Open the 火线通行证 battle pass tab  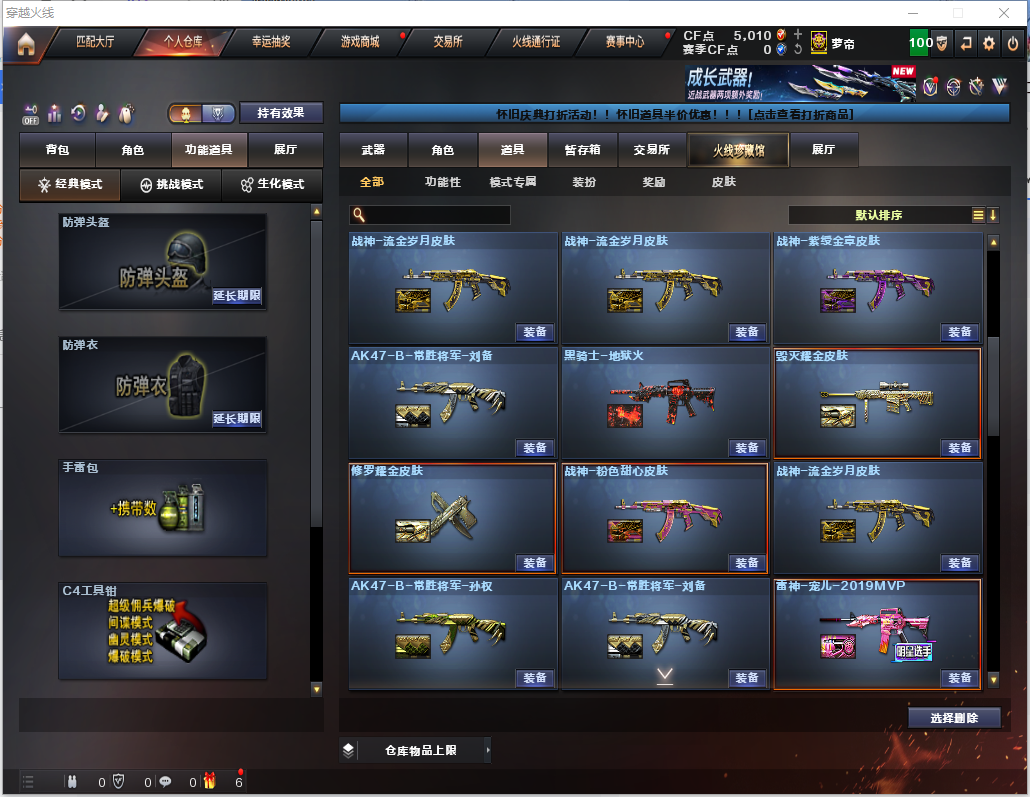click(536, 42)
